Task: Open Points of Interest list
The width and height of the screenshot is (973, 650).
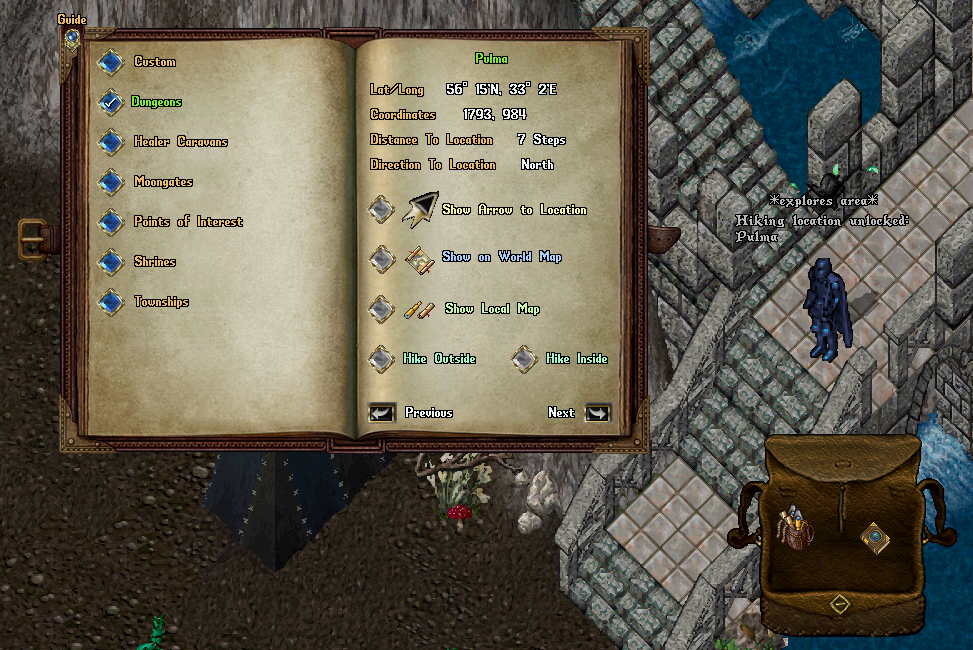Action: 110,222
